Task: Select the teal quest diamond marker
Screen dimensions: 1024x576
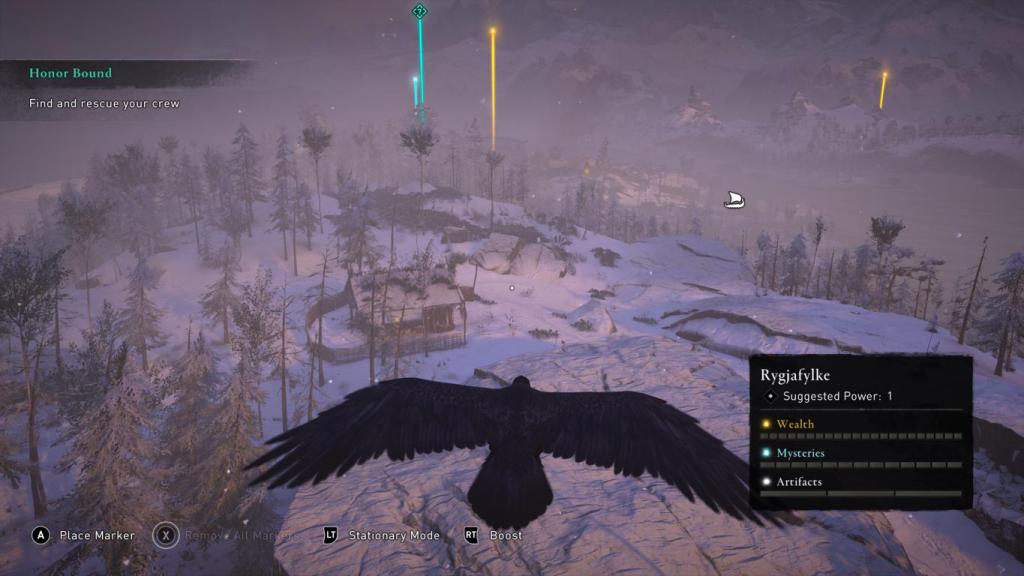Action: [420, 11]
